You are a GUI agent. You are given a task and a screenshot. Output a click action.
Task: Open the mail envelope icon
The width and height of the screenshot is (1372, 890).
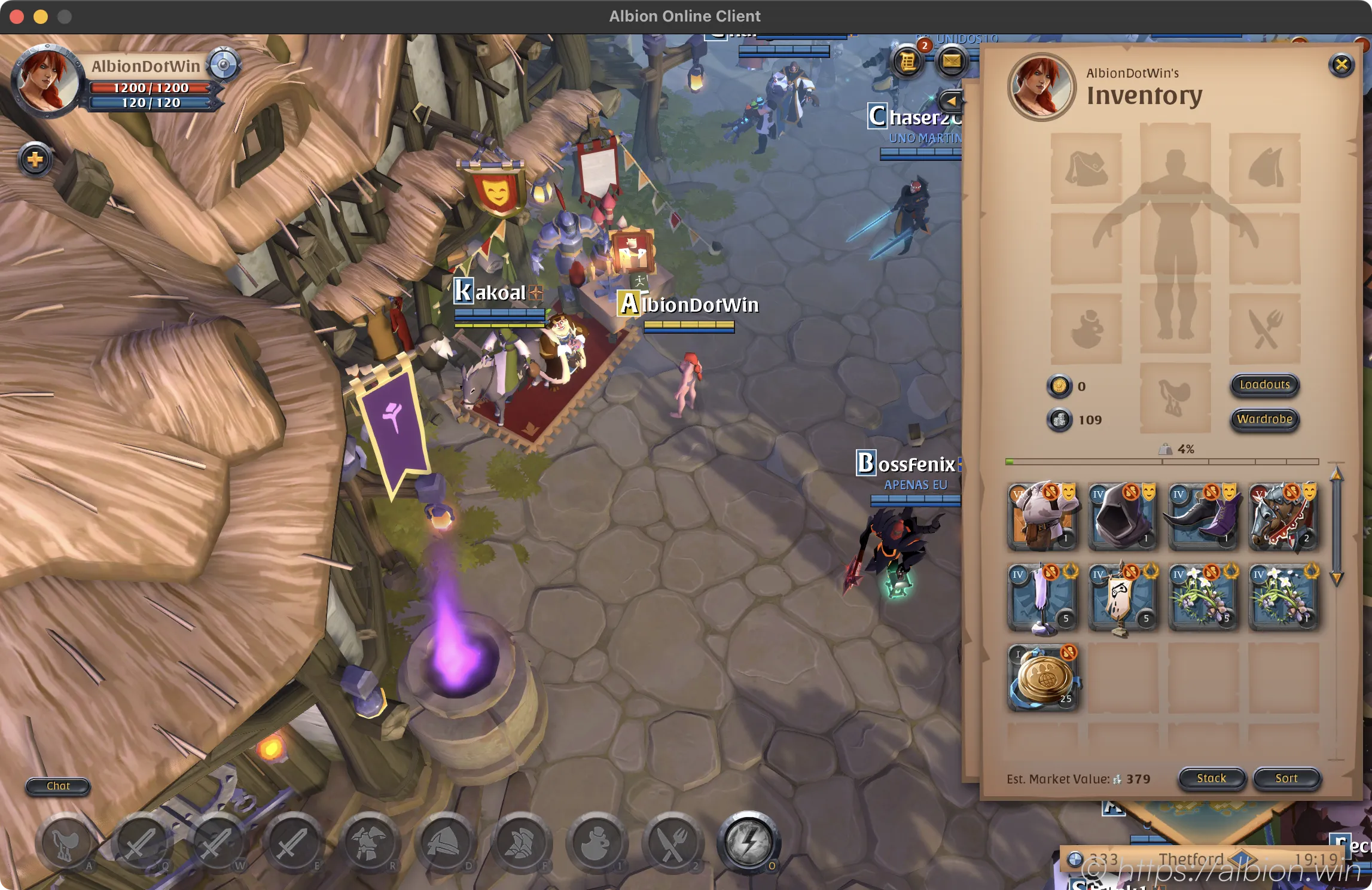(952, 61)
